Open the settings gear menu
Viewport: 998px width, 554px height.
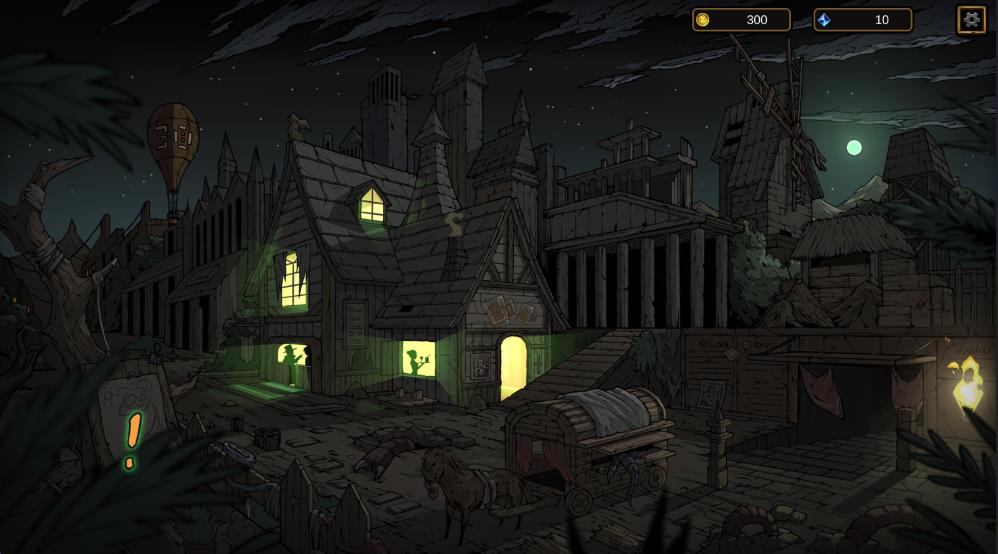click(x=971, y=20)
